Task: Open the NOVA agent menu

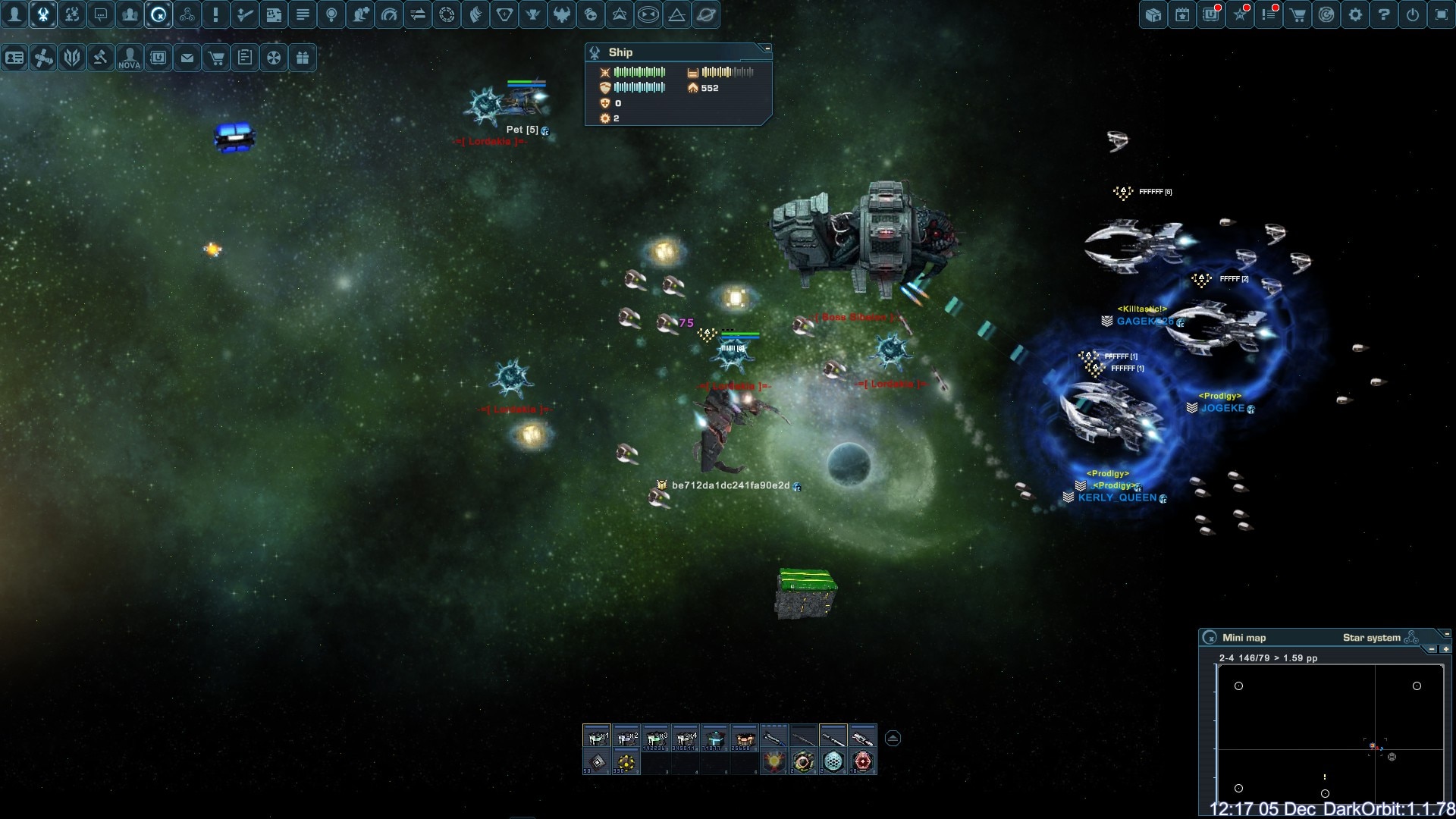Action: pyautogui.click(x=130, y=58)
